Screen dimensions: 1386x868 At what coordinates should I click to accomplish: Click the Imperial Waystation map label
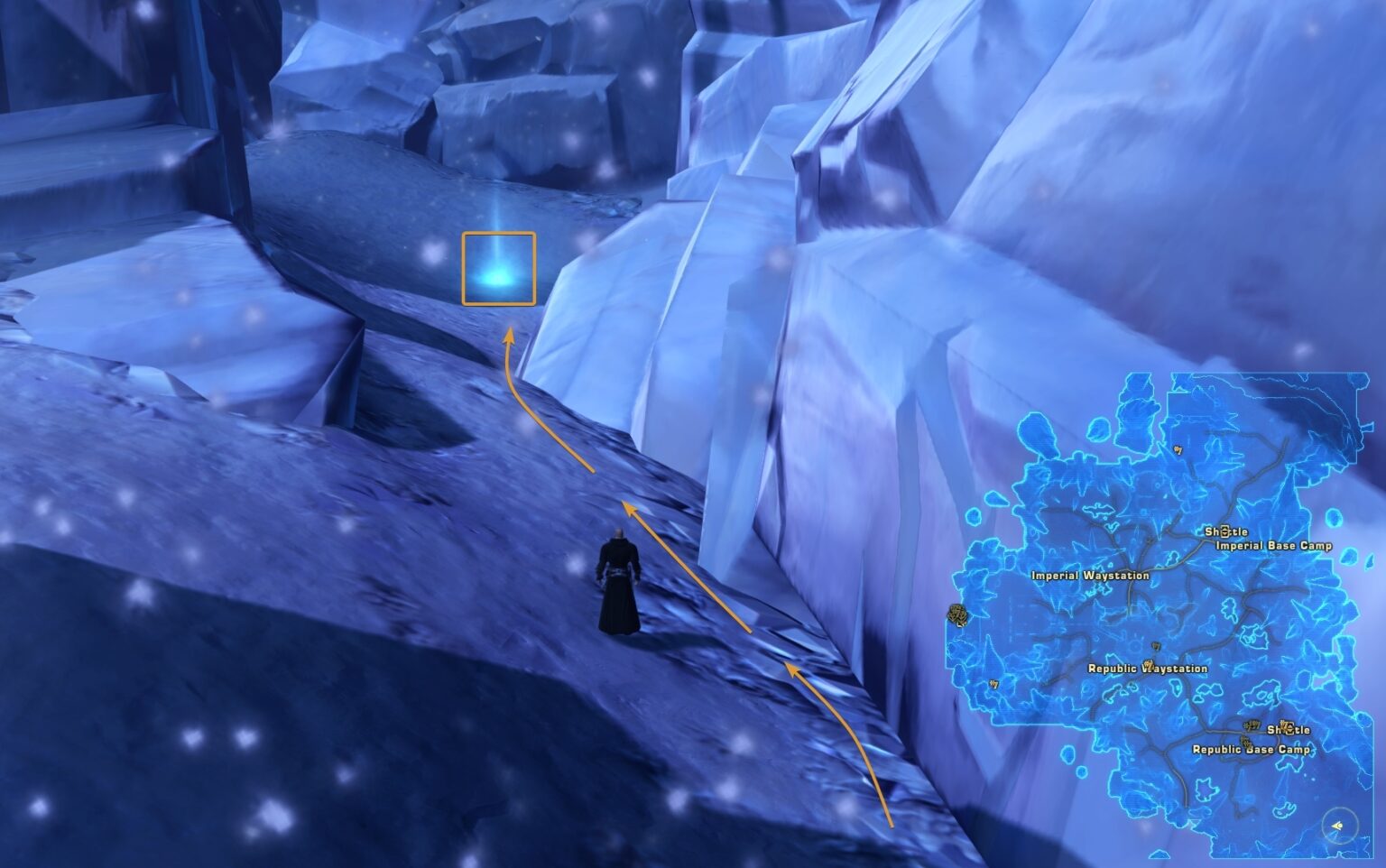pyautogui.click(x=1090, y=574)
